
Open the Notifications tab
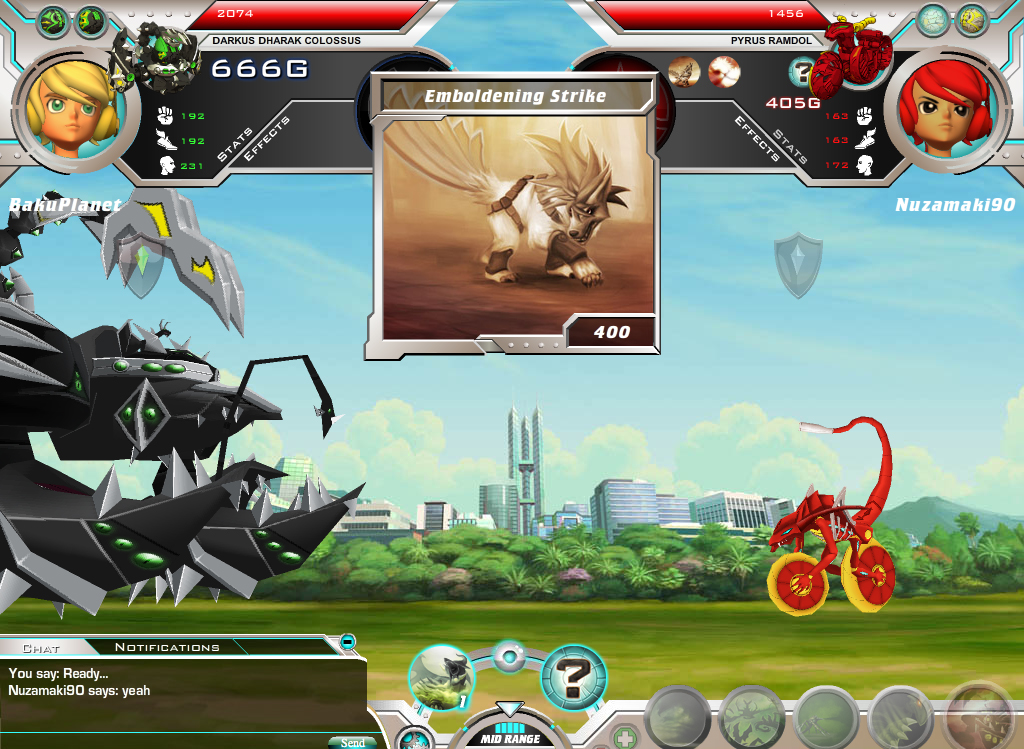coord(167,648)
